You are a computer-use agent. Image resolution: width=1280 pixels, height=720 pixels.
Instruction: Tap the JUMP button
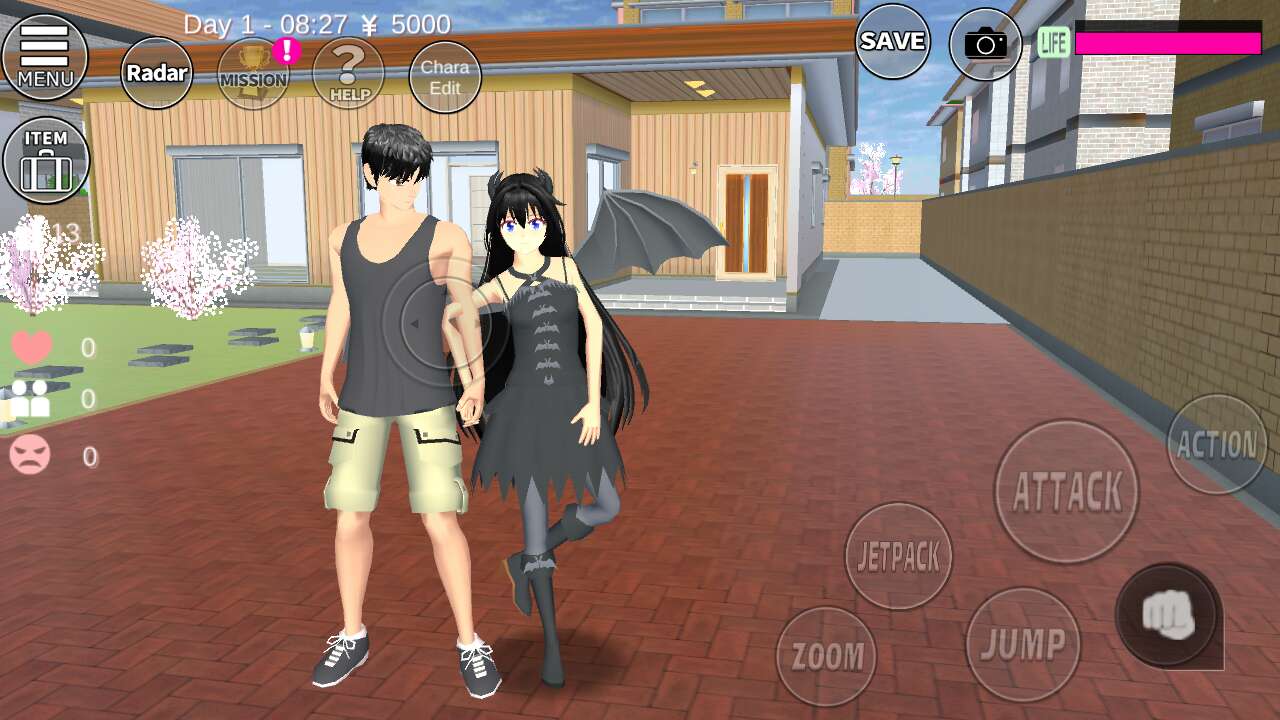click(1023, 644)
